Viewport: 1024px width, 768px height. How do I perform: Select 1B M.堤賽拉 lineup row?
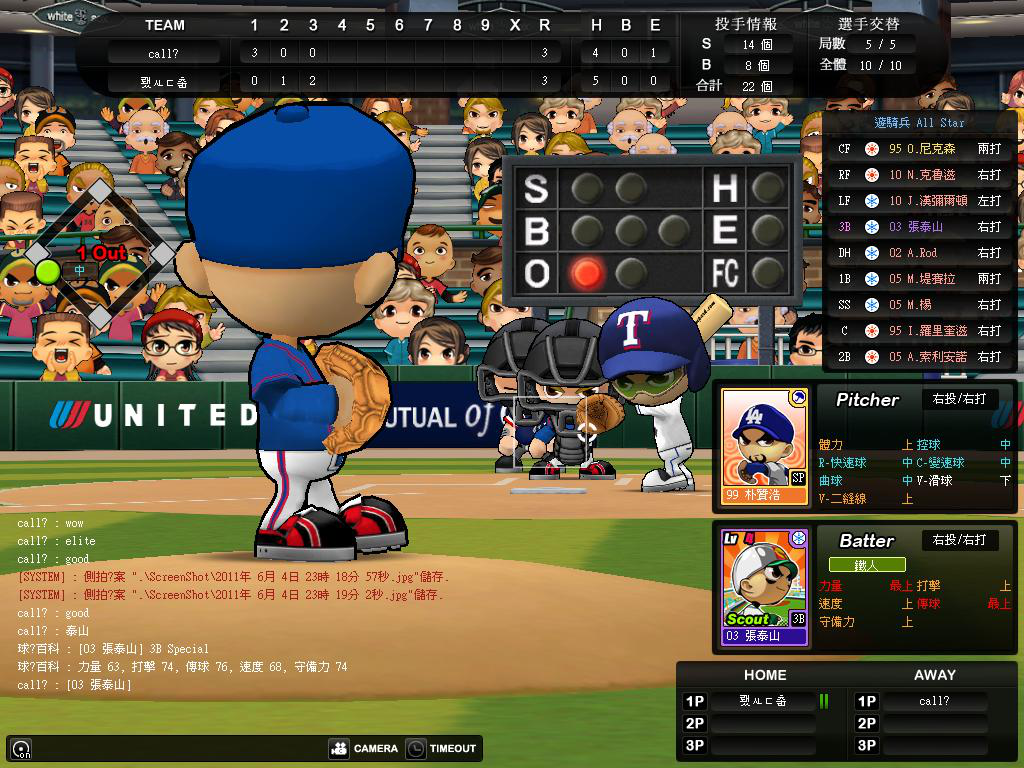point(920,279)
